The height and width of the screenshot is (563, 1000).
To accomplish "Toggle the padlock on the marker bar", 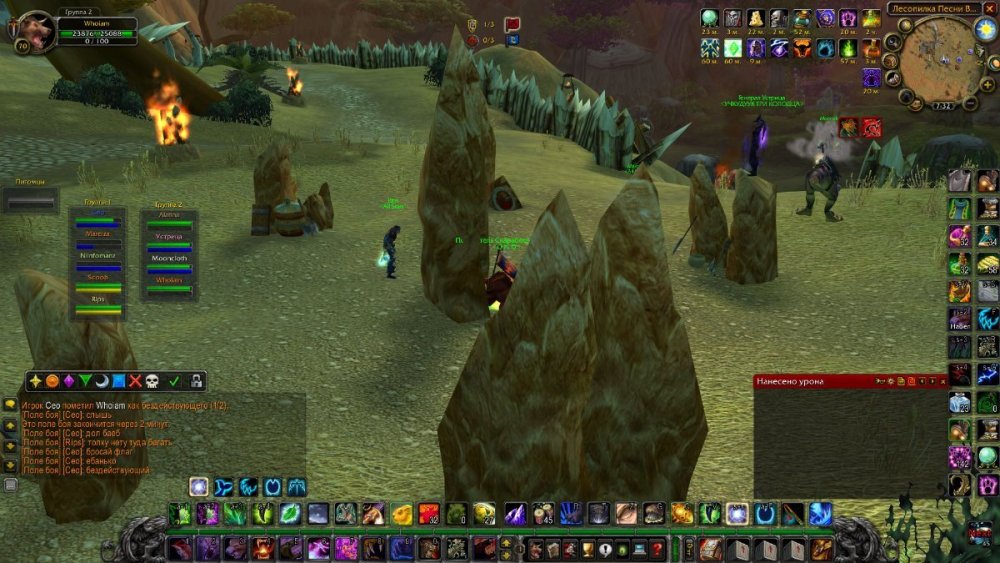I will pyautogui.click(x=197, y=381).
